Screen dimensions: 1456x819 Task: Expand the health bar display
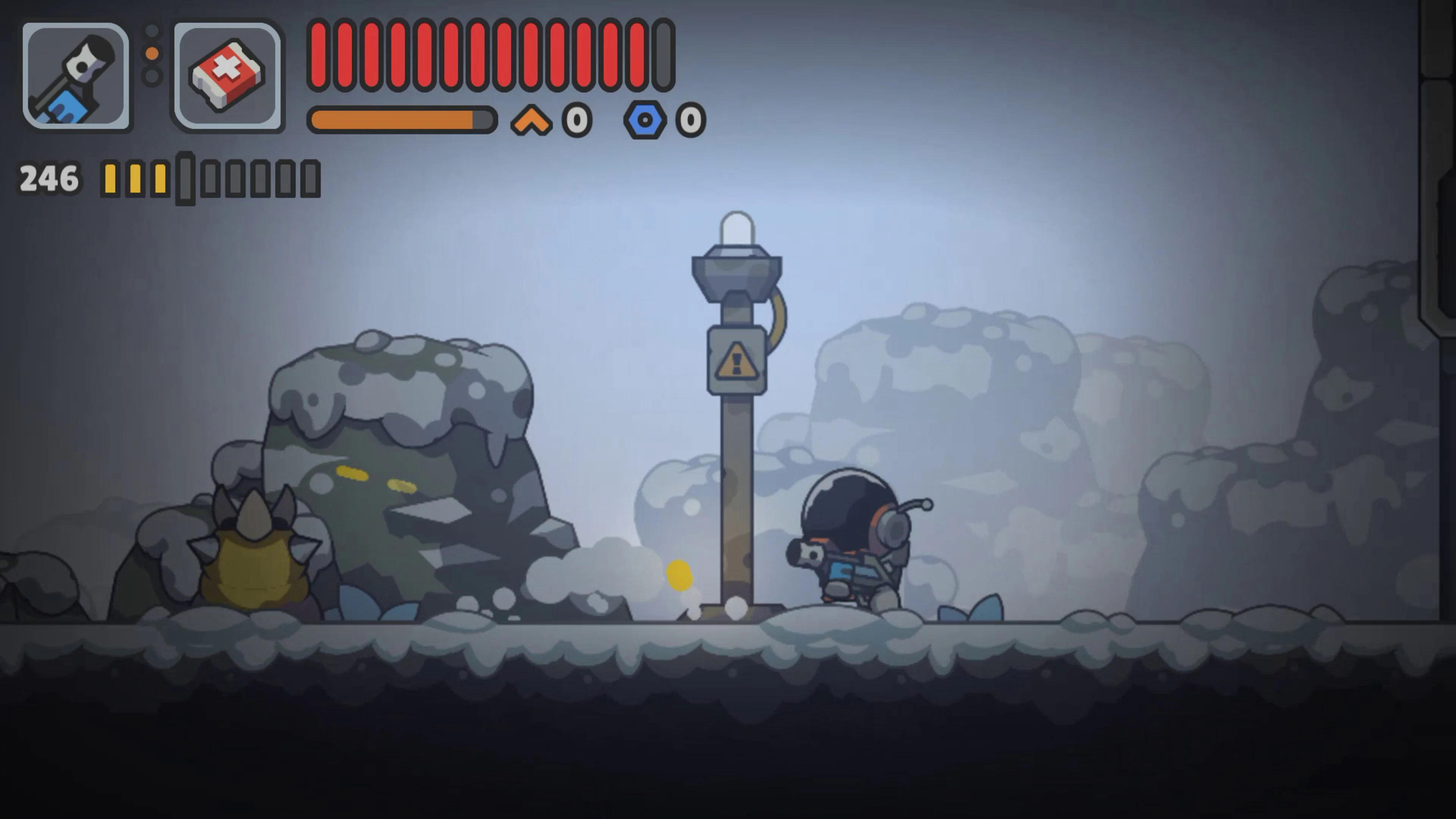pyautogui.click(x=489, y=54)
